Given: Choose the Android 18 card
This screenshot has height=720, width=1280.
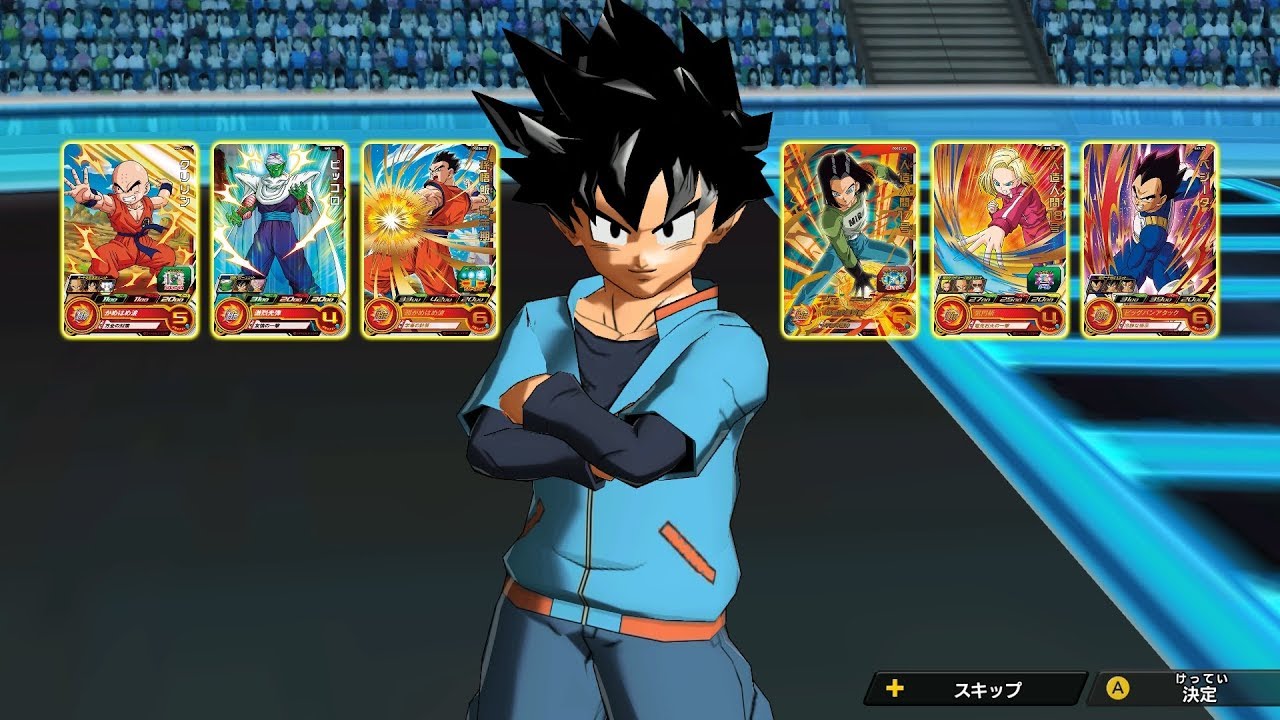Looking at the screenshot, I should point(1000,240).
